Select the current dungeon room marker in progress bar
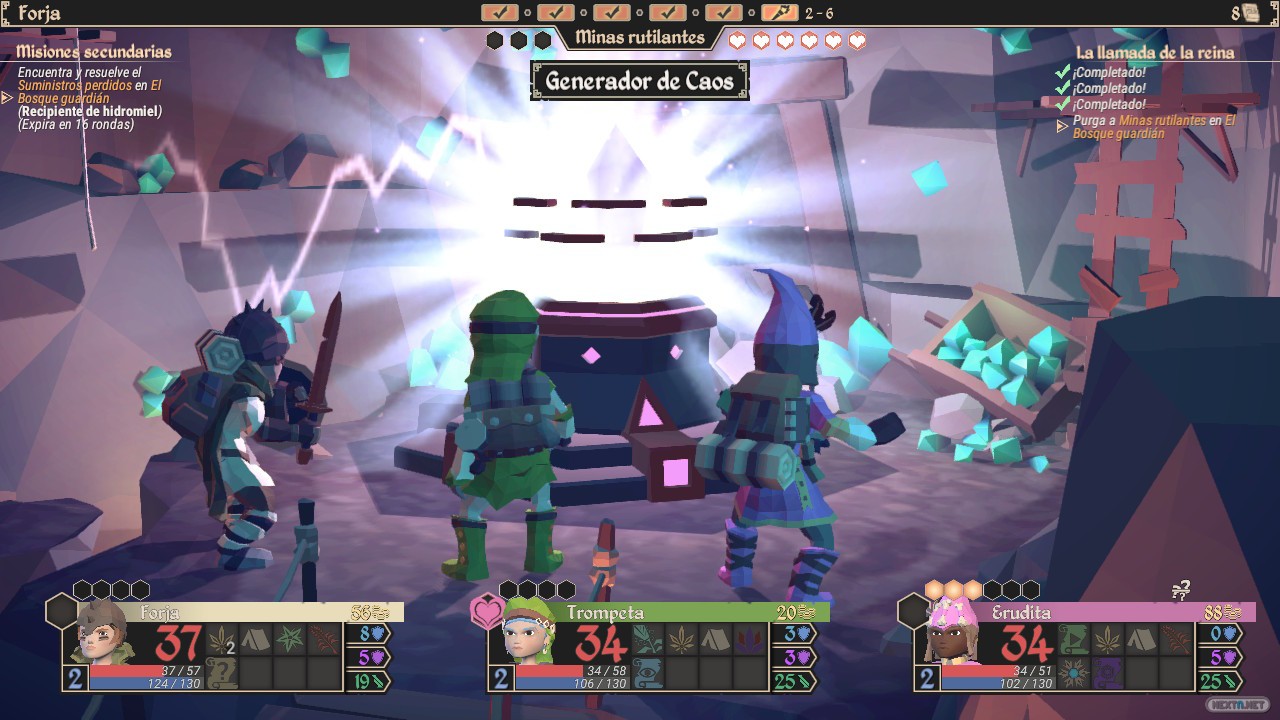 click(779, 13)
